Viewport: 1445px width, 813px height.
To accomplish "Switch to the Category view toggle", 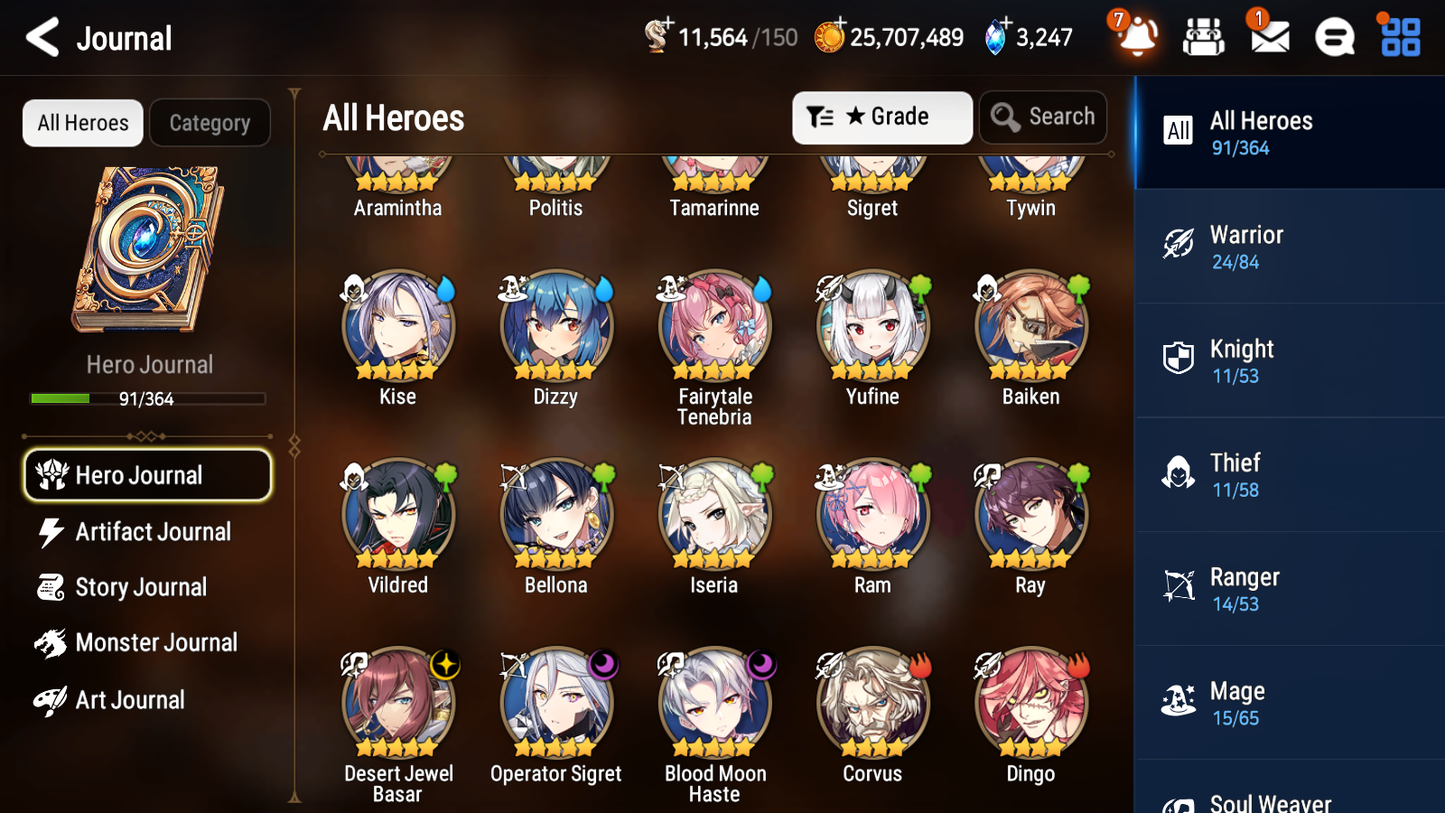I will click(210, 123).
